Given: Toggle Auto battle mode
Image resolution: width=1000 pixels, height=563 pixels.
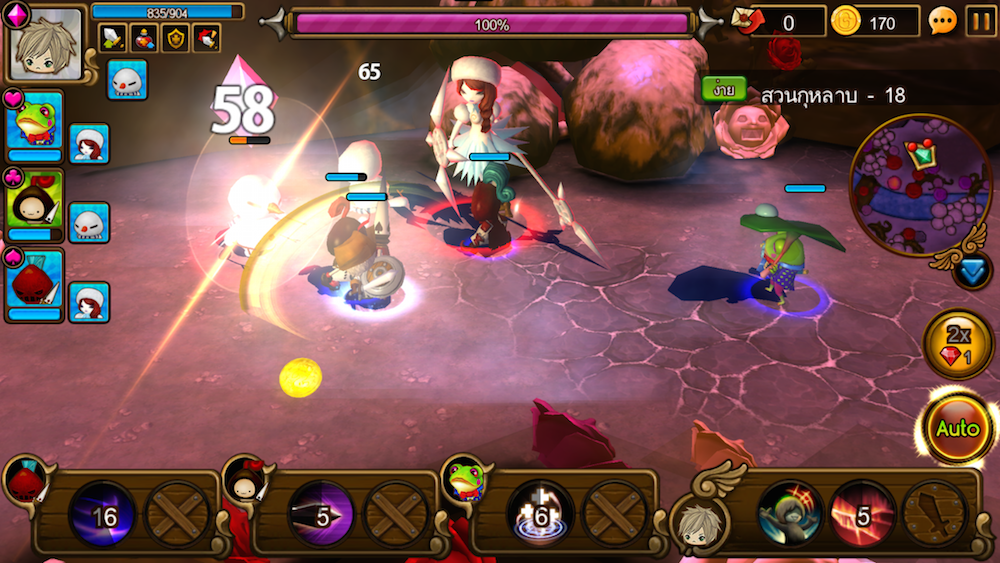Looking at the screenshot, I should [957, 429].
